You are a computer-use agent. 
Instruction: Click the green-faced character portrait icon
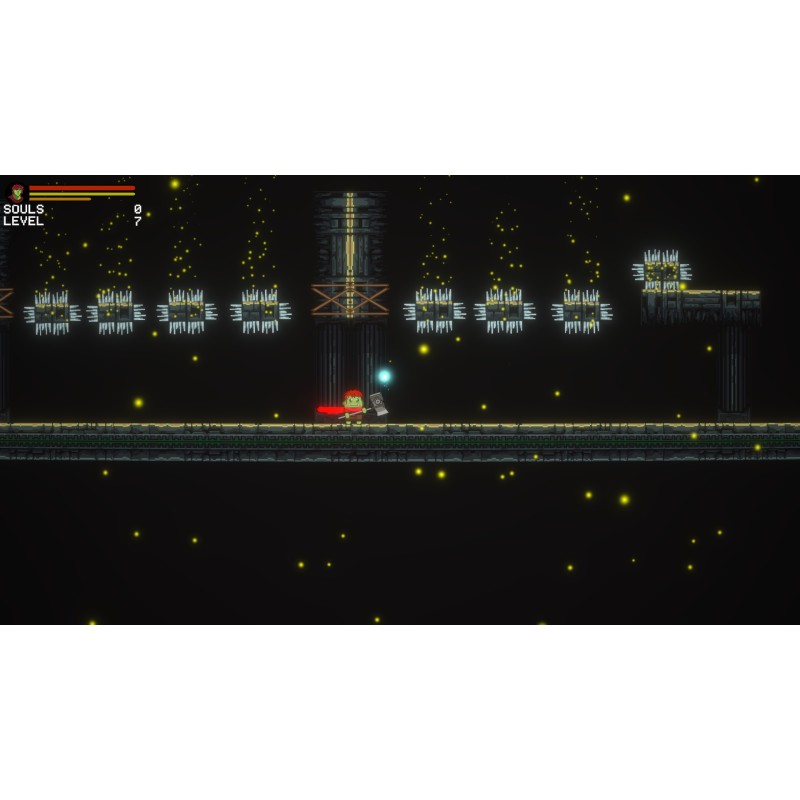[17, 191]
